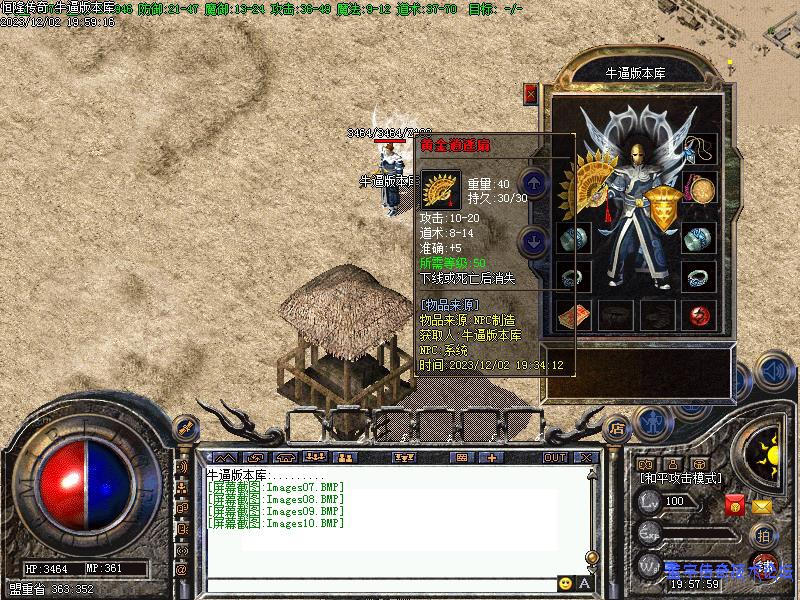Image resolution: width=800 pixels, height=600 pixels.
Task: Click the chat font A button
Action: point(585,583)
